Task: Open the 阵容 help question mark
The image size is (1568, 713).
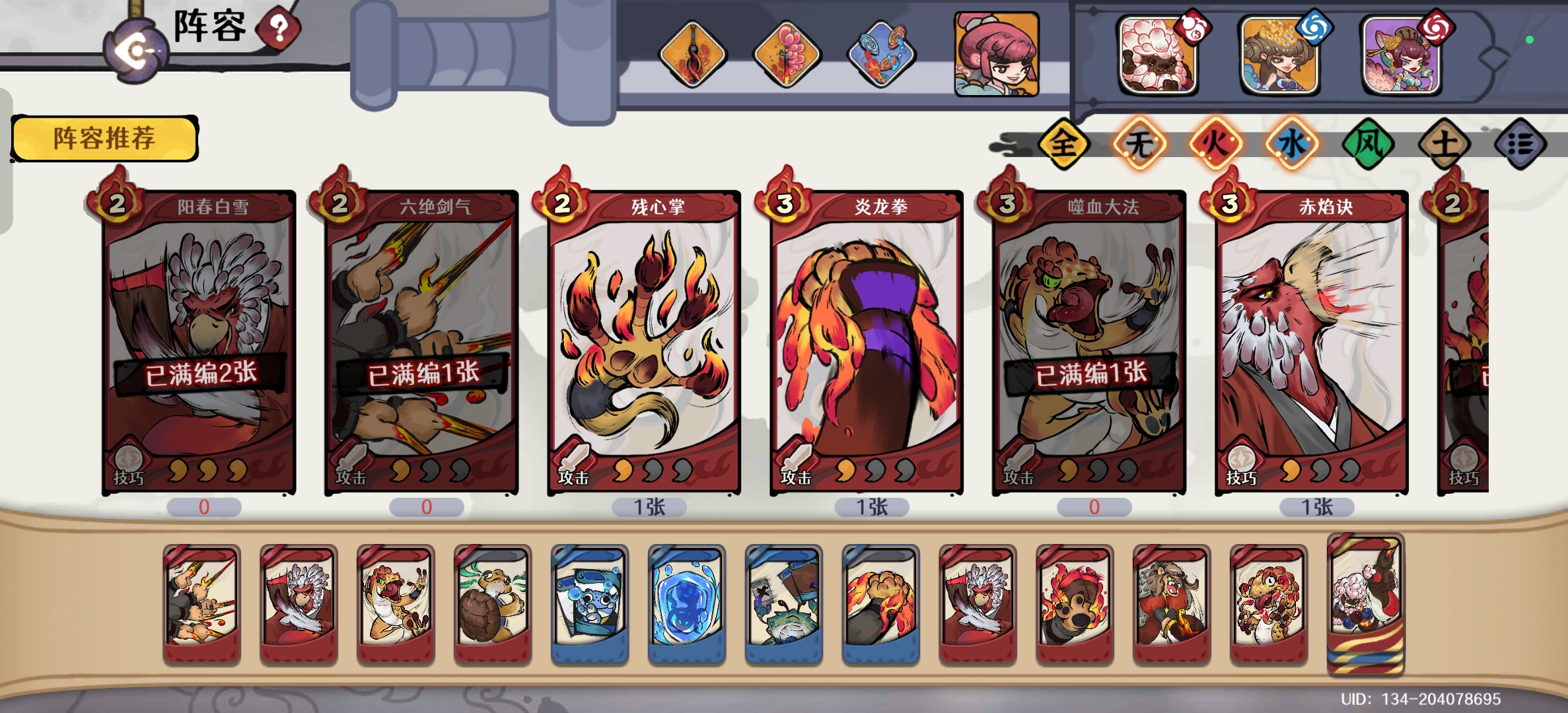Action: coord(279,28)
